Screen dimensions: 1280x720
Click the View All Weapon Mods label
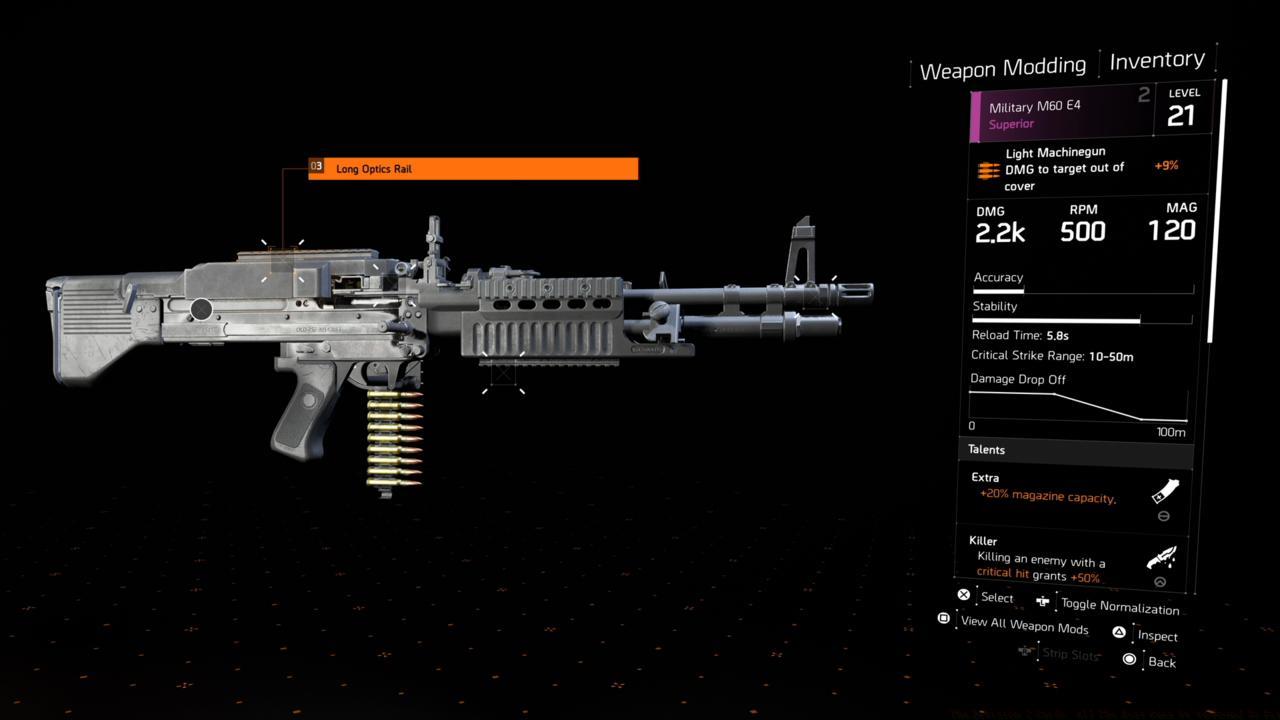pos(1023,626)
